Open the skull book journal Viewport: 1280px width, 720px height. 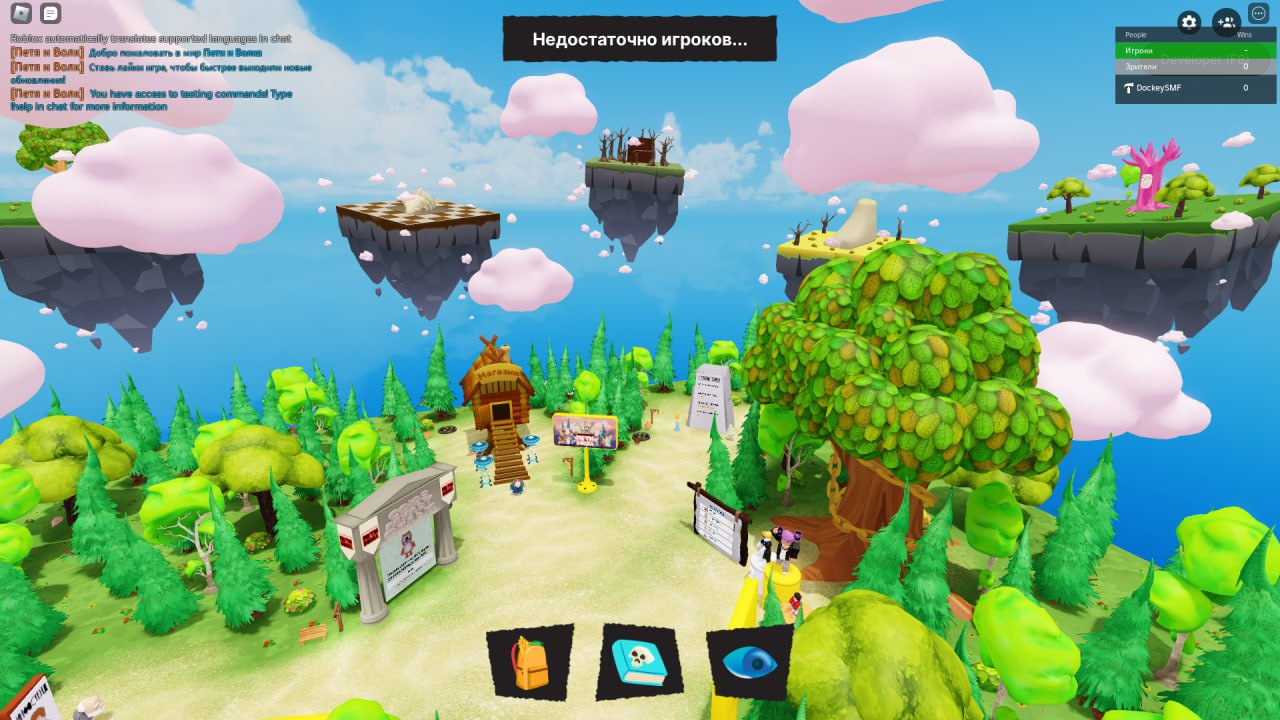(640, 662)
